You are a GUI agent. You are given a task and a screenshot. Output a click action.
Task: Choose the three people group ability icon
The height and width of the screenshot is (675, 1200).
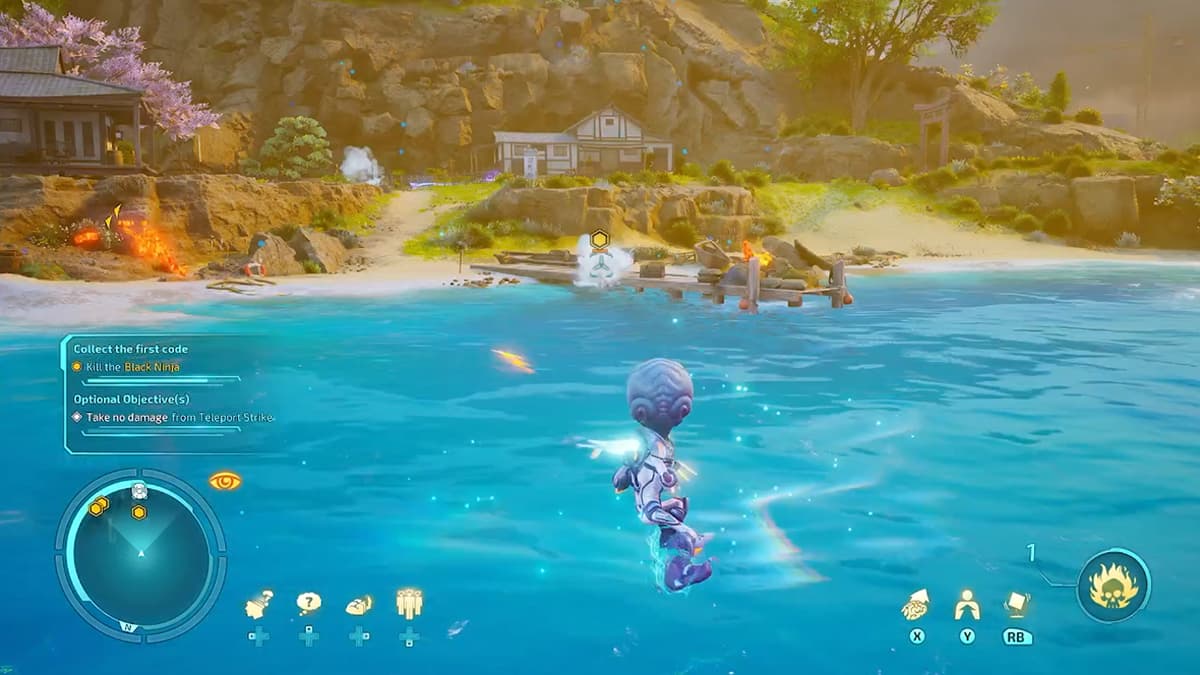[409, 603]
